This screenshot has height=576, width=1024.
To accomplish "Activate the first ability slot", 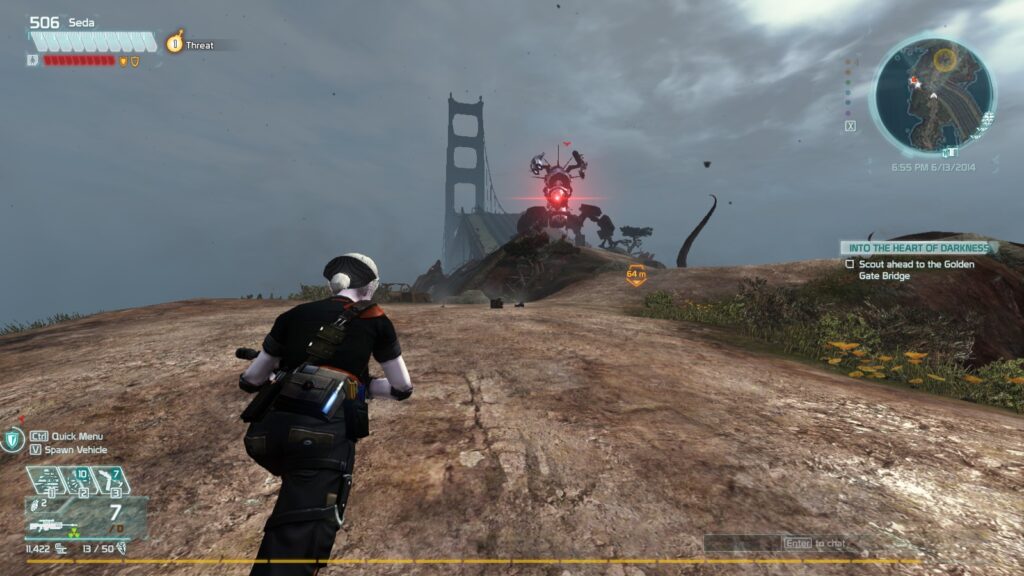I will [46, 481].
